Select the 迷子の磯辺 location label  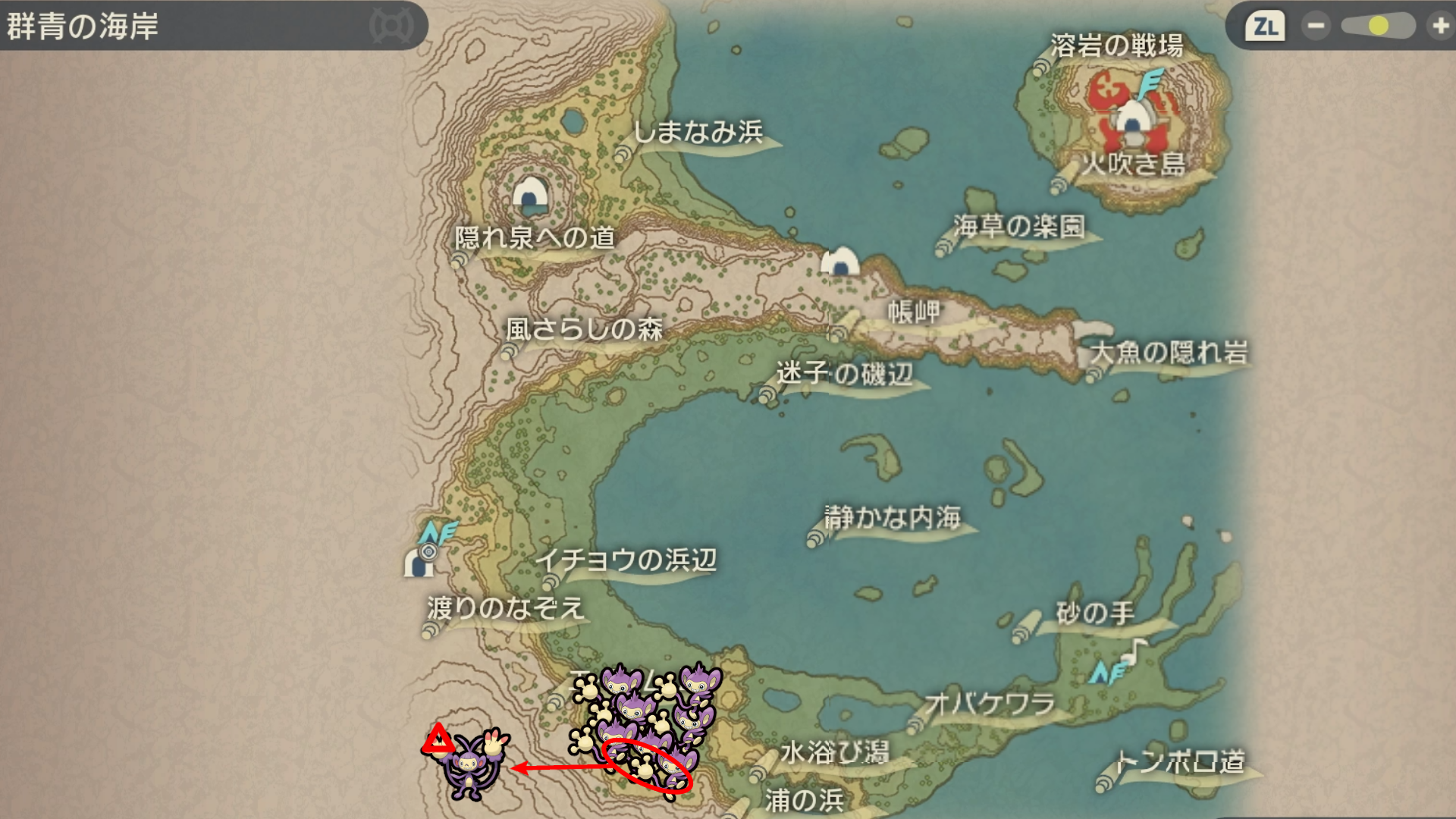pyautogui.click(x=844, y=373)
